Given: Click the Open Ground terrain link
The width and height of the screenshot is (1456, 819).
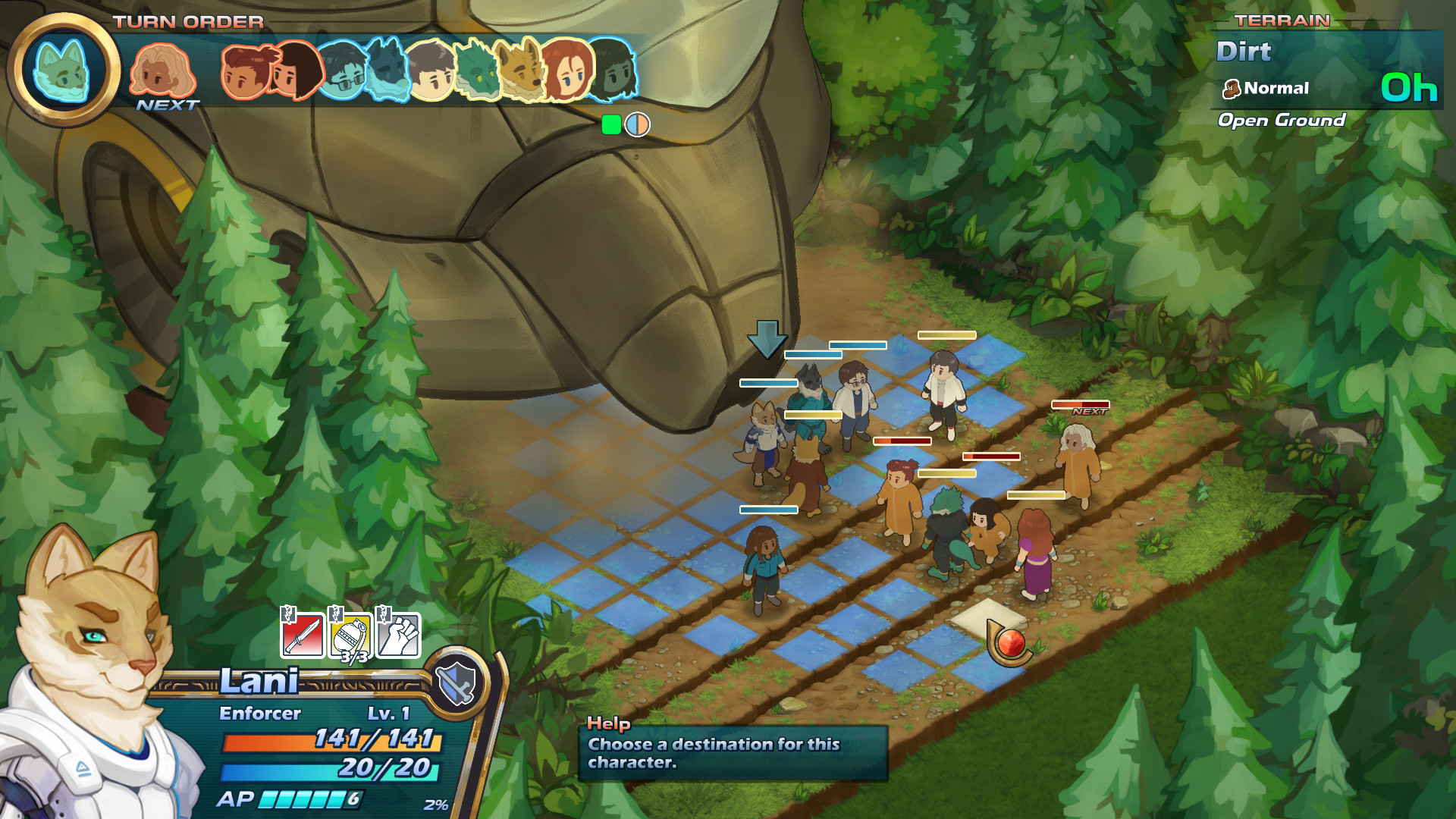Looking at the screenshot, I should pyautogui.click(x=1282, y=119).
